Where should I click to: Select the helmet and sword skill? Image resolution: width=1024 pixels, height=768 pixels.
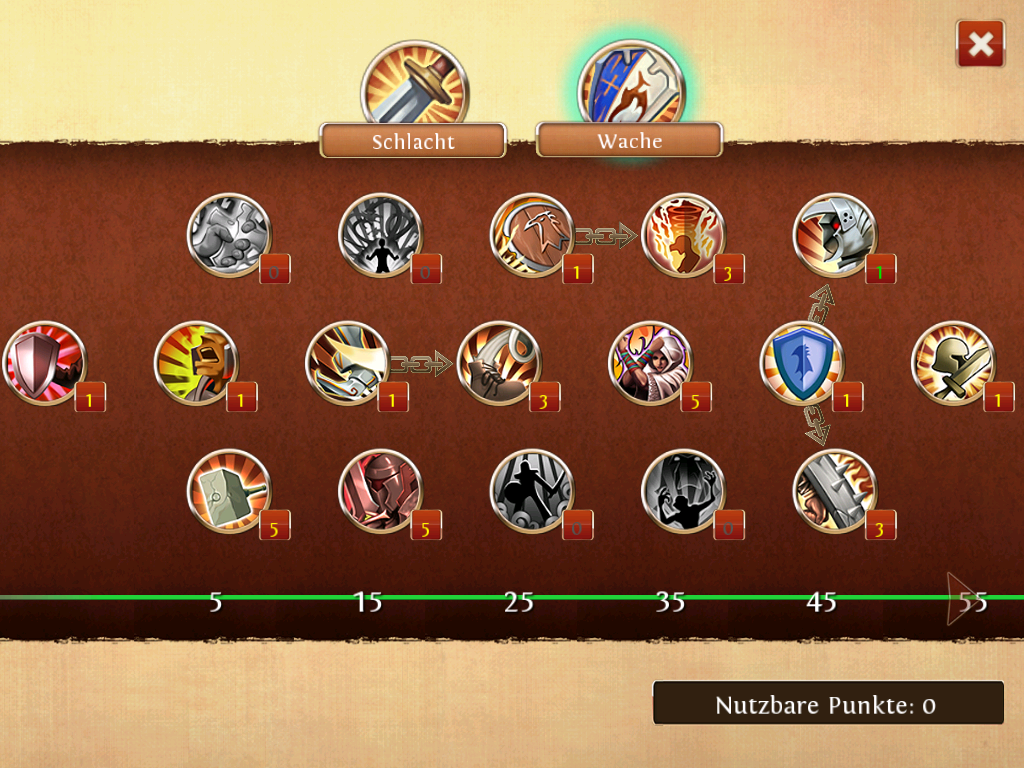click(x=953, y=363)
